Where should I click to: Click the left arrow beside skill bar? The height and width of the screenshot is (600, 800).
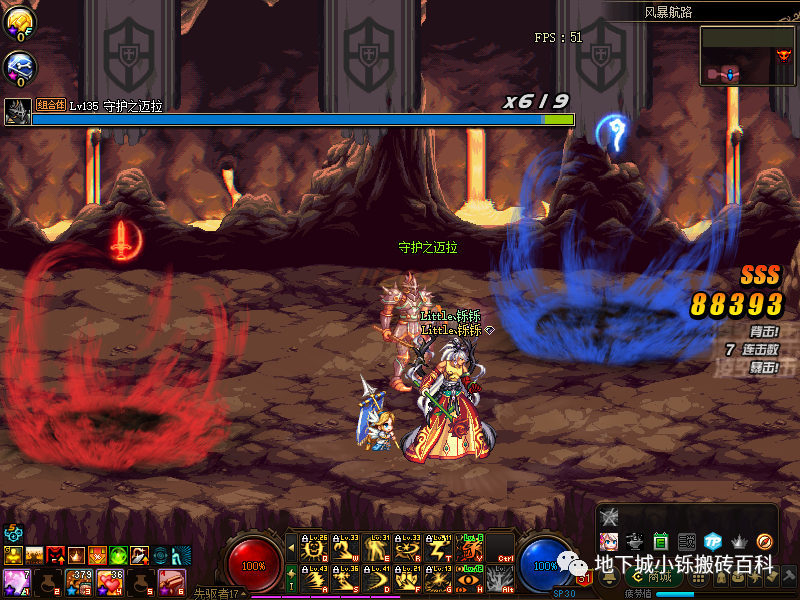(x=292, y=548)
